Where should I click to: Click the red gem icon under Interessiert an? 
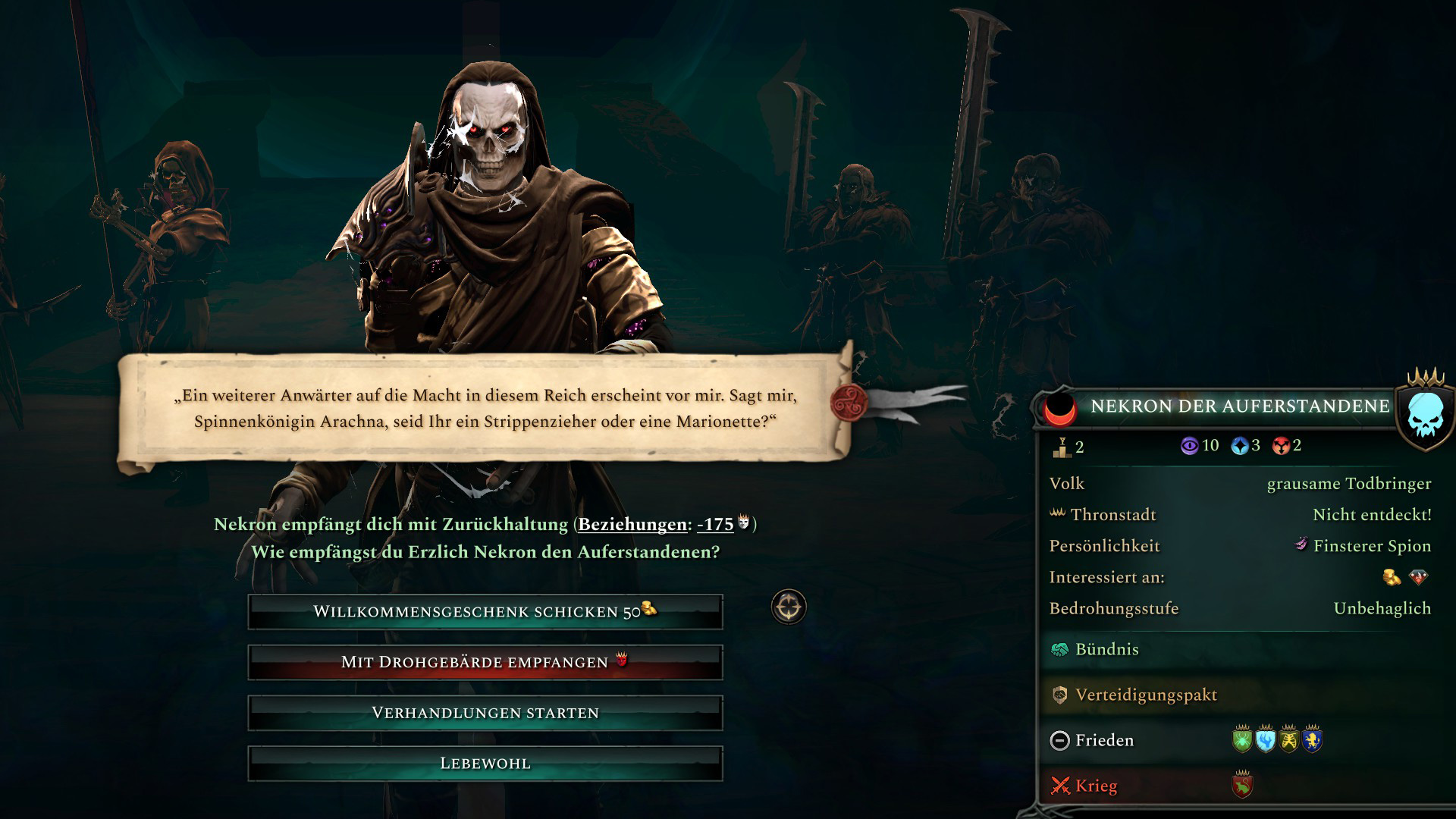(1420, 577)
